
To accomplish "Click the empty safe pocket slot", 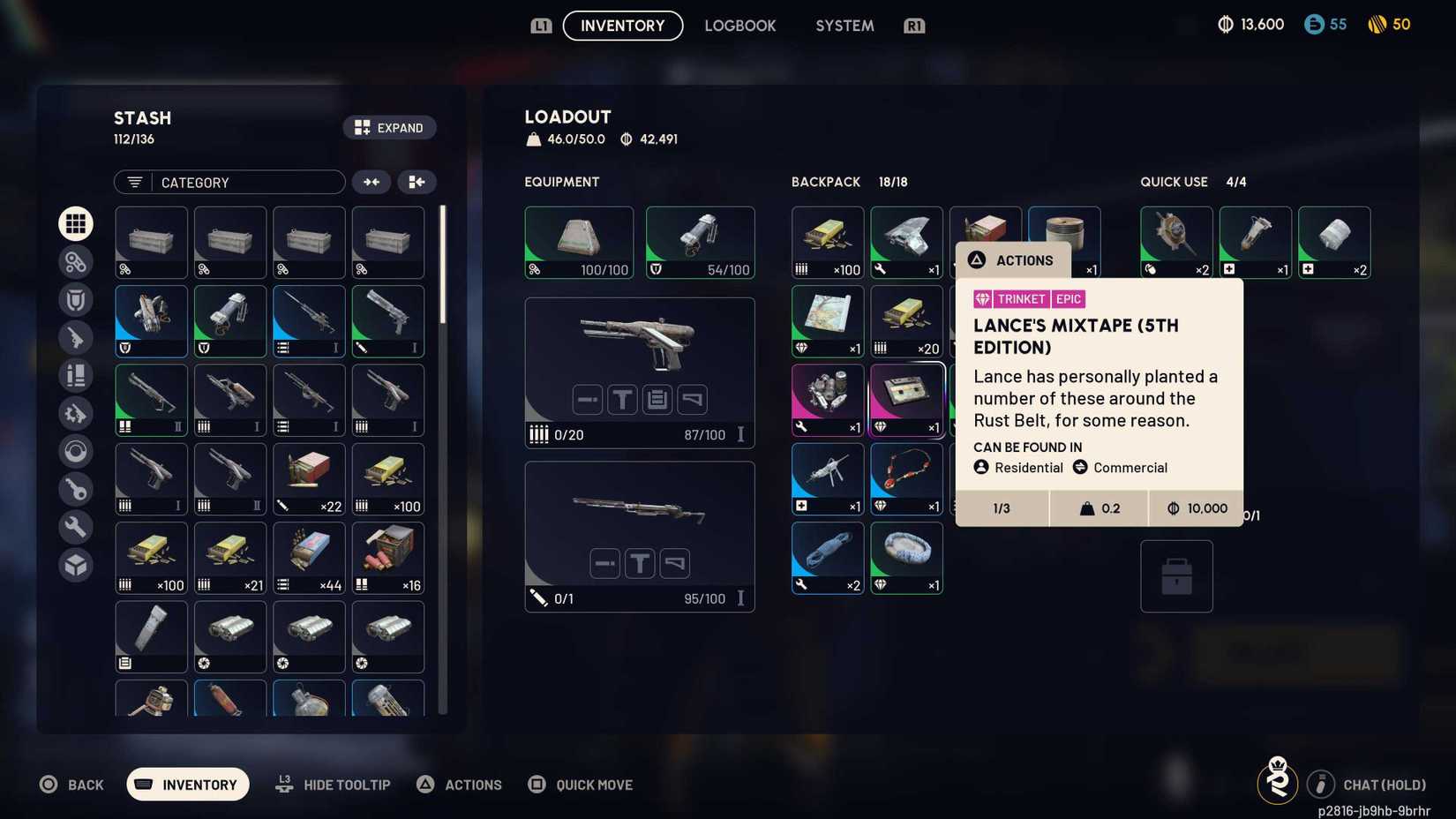I will pyautogui.click(x=1176, y=576).
